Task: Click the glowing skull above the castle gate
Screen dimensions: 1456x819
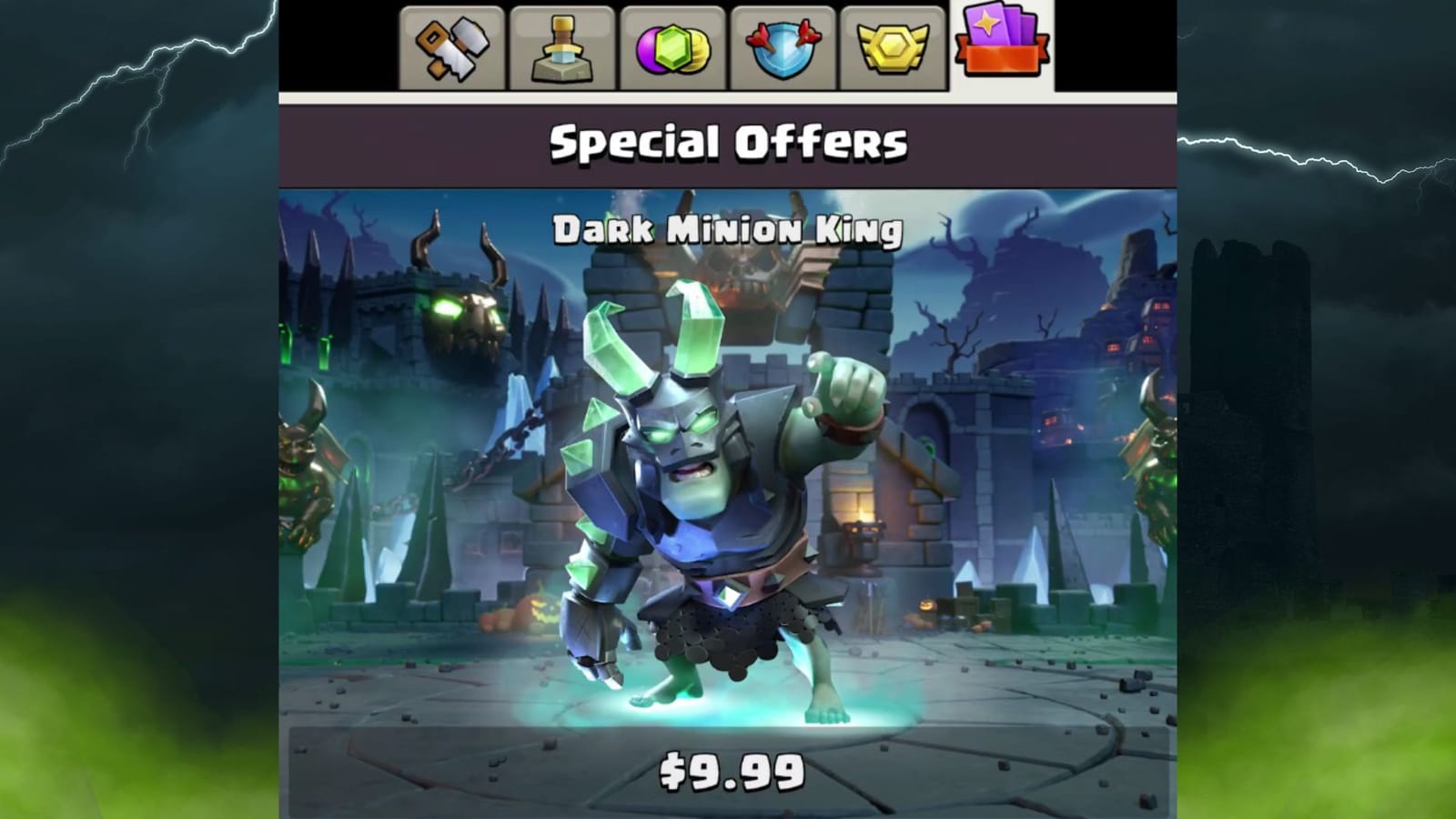Action: click(464, 318)
